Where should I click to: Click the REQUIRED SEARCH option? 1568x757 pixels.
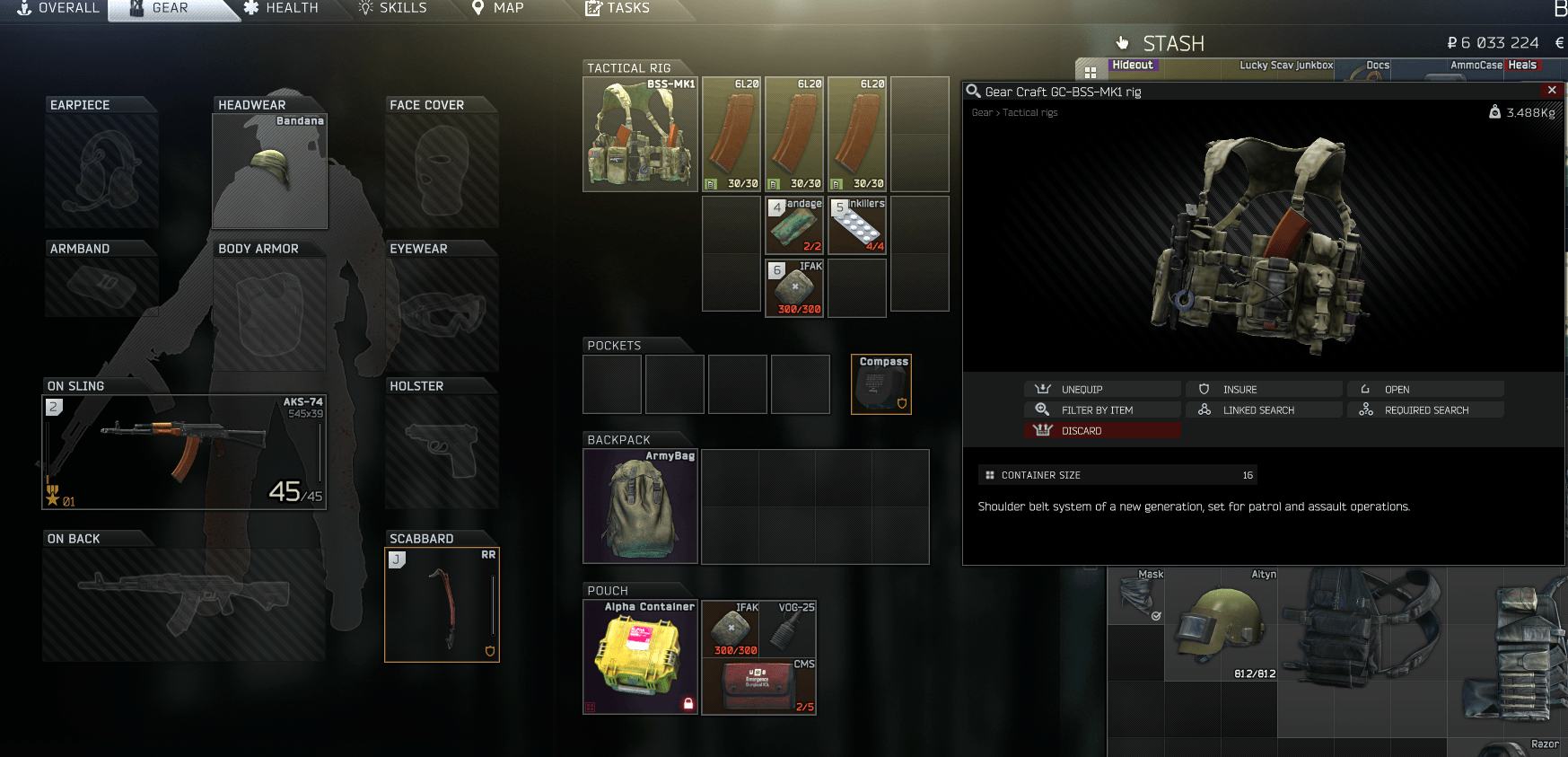(x=1425, y=409)
